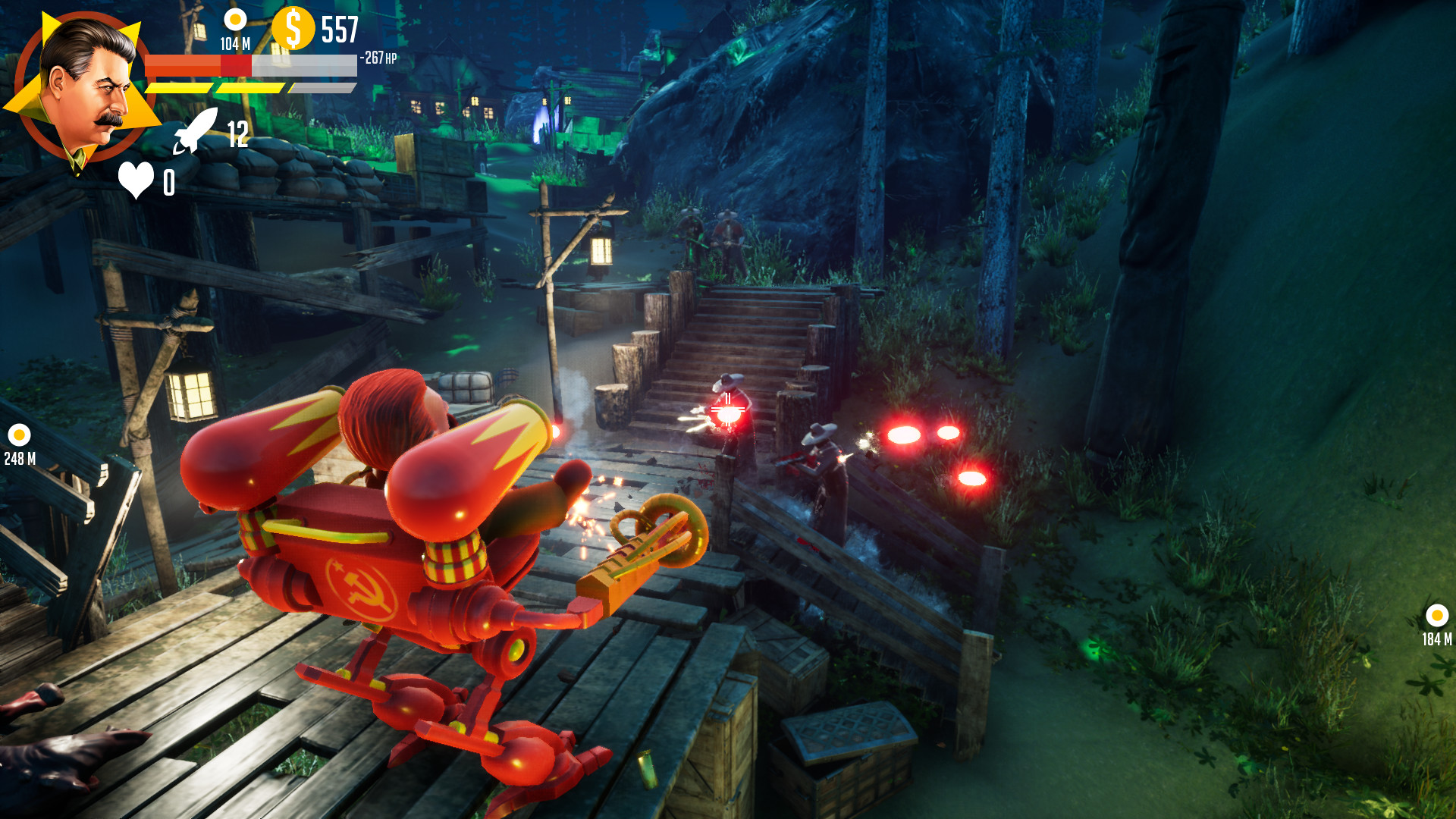The width and height of the screenshot is (1456, 819).
Task: Click the heart lives icon
Action: 136,178
